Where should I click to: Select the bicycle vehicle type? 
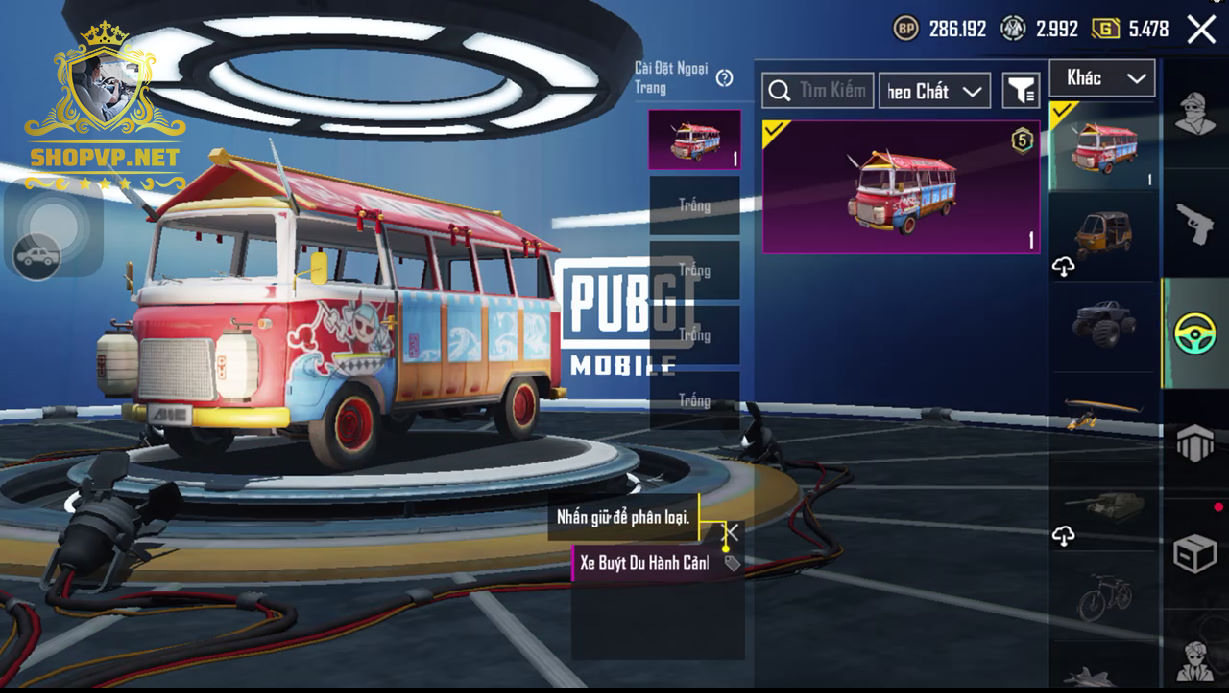click(x=1103, y=595)
